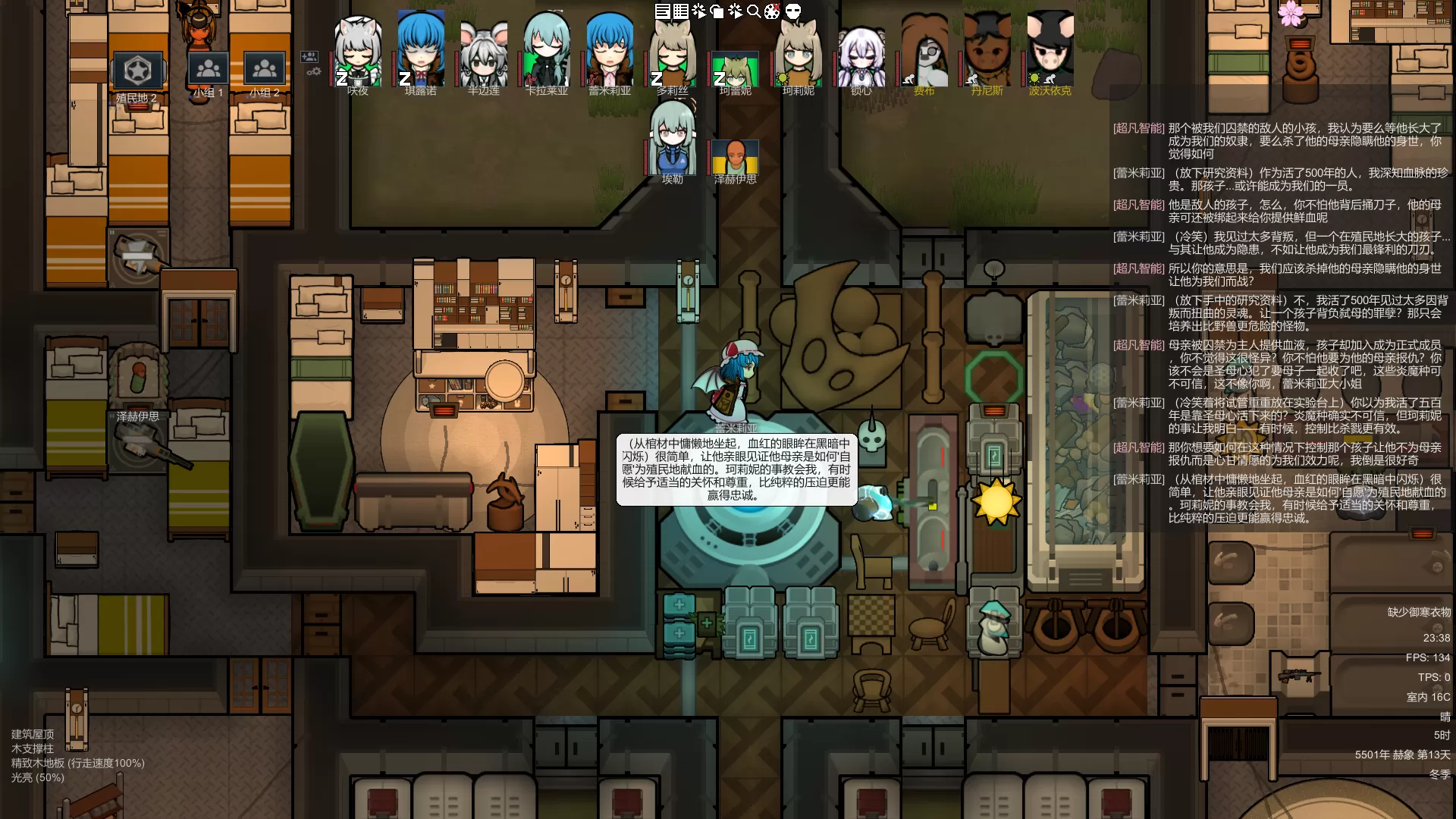The width and height of the screenshot is (1456, 819).
Task: Click the add new group icon
Action: tap(309, 57)
